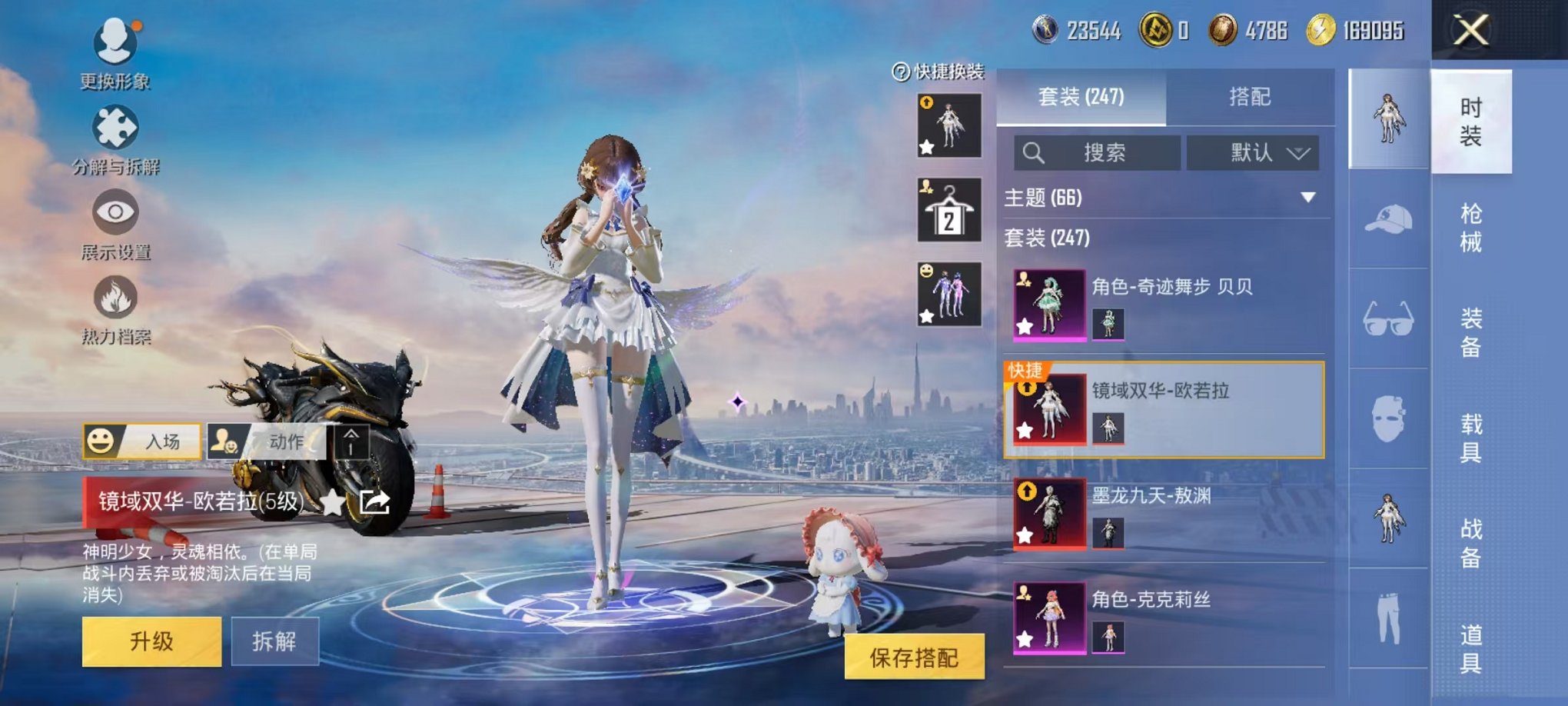Switch to the 搭配 tab

pos(1250,97)
